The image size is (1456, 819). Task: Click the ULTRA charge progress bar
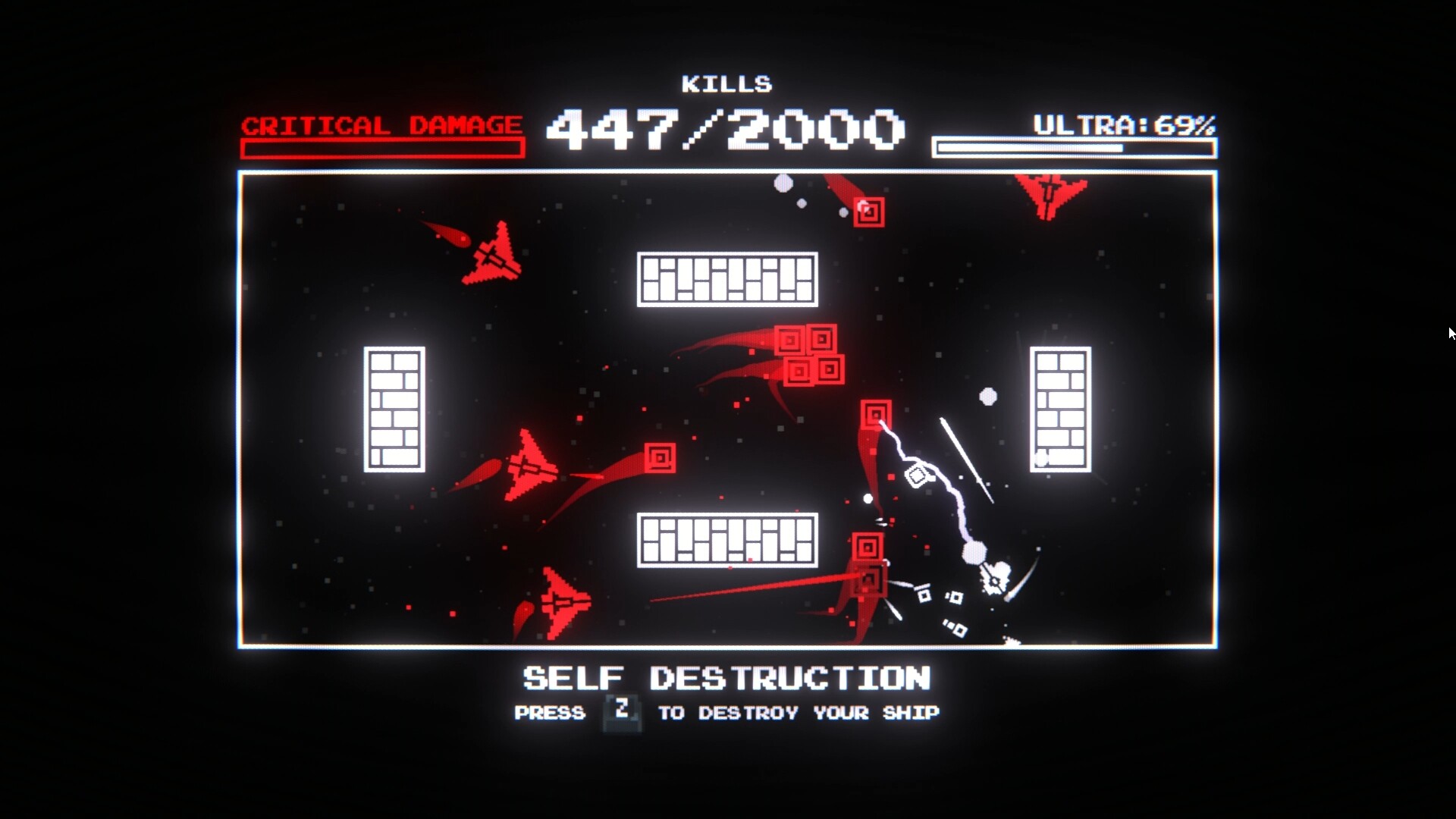tap(1074, 146)
